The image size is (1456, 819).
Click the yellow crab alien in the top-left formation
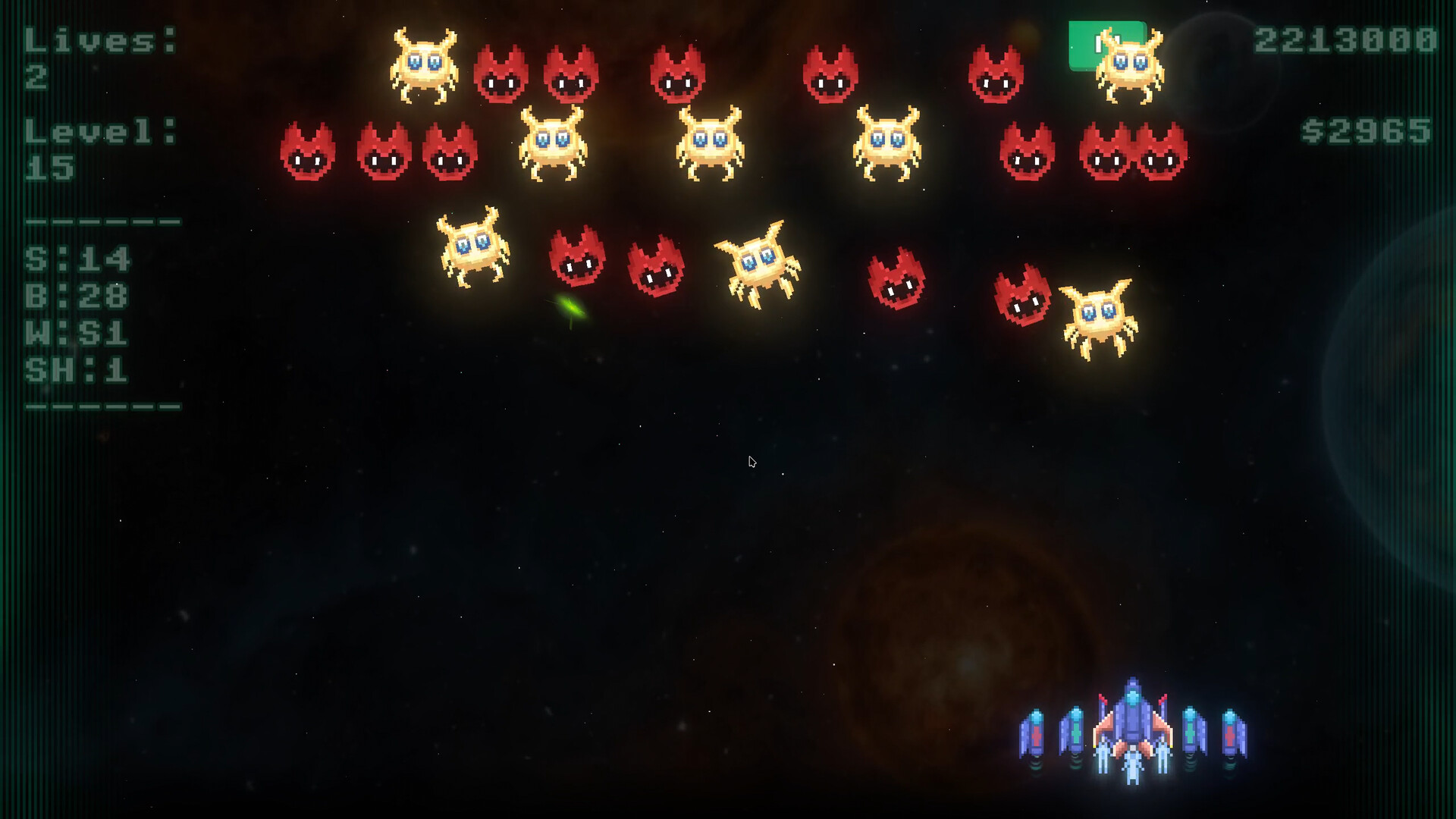point(423,67)
